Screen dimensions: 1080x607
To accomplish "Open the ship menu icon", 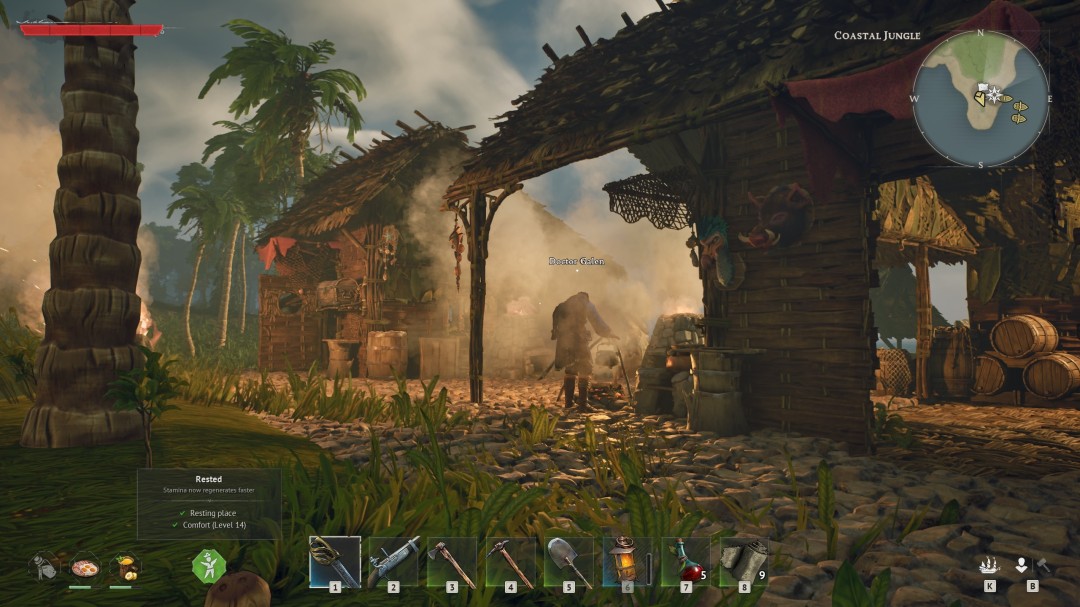I will [x=990, y=565].
